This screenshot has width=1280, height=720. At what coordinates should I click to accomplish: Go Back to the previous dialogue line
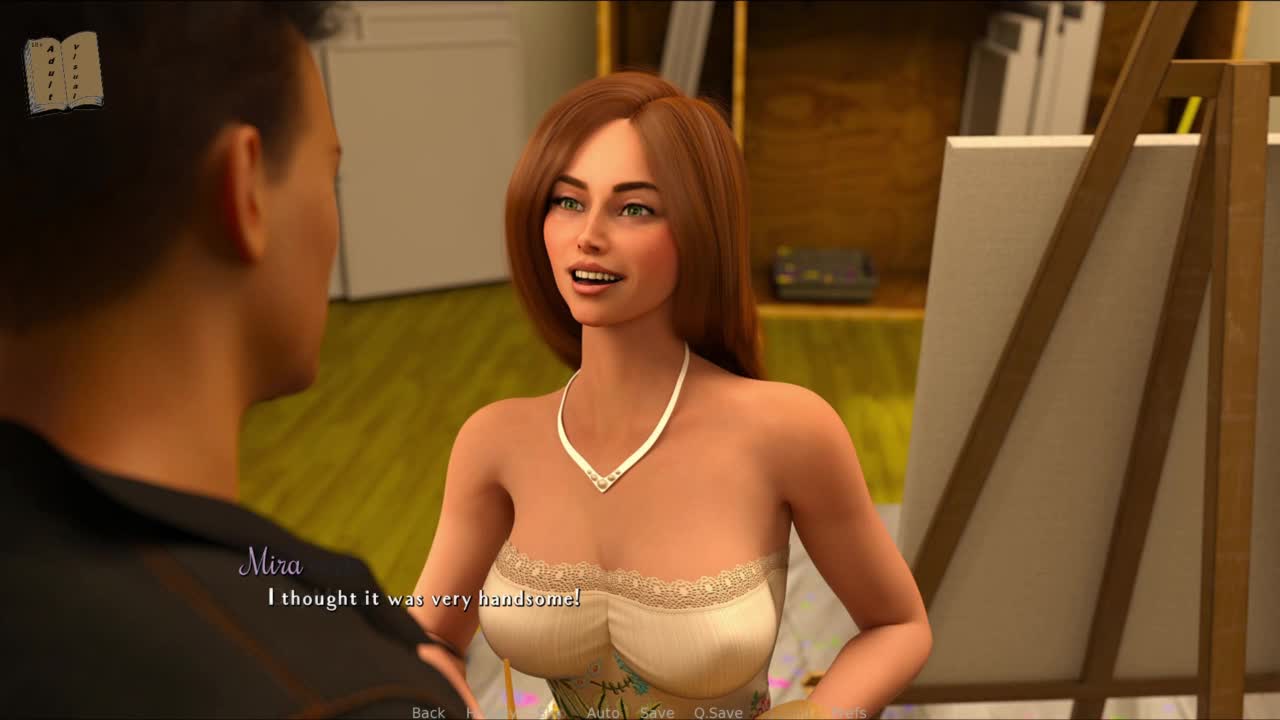(428, 712)
